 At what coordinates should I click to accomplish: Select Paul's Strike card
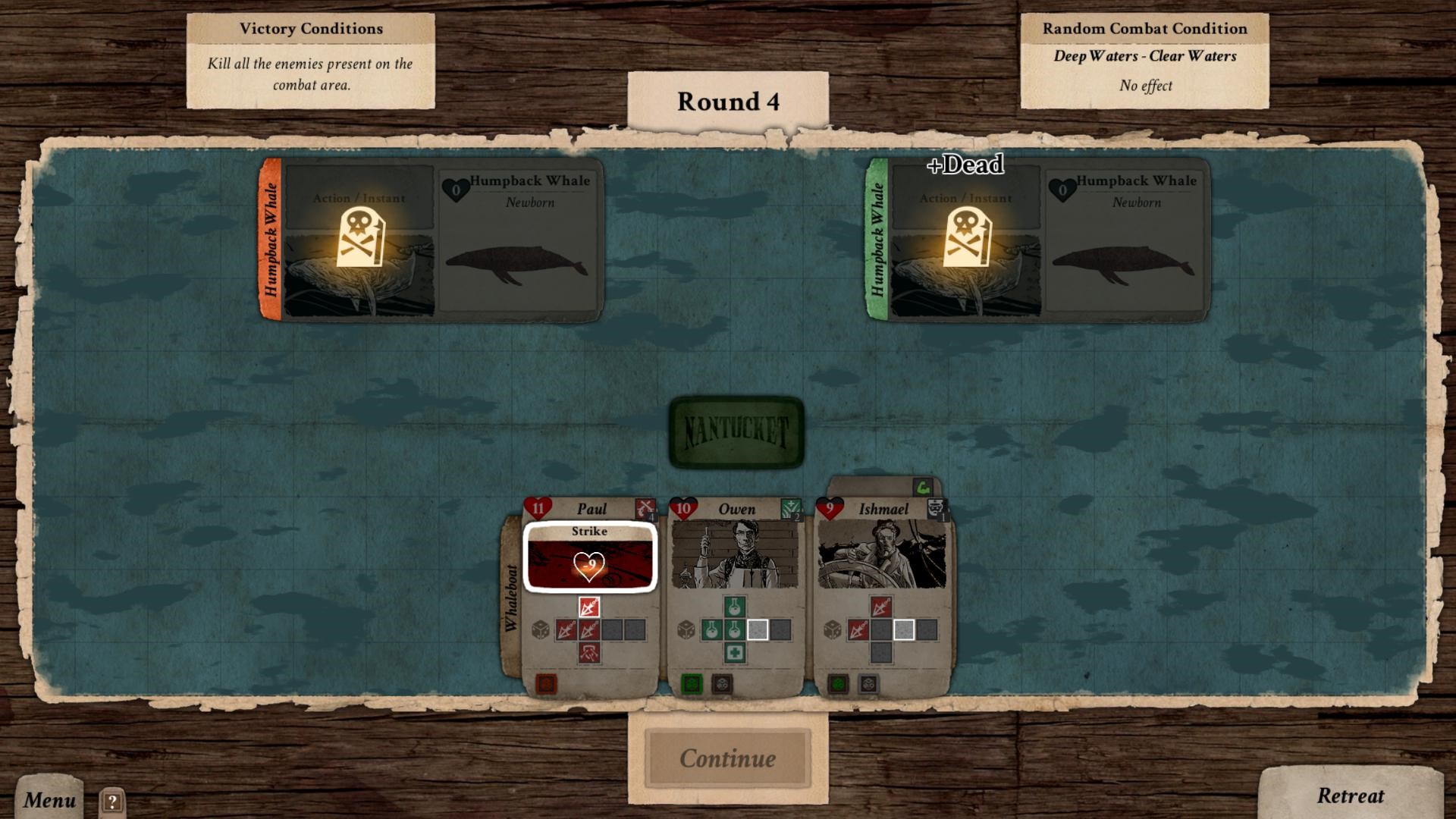click(x=589, y=557)
